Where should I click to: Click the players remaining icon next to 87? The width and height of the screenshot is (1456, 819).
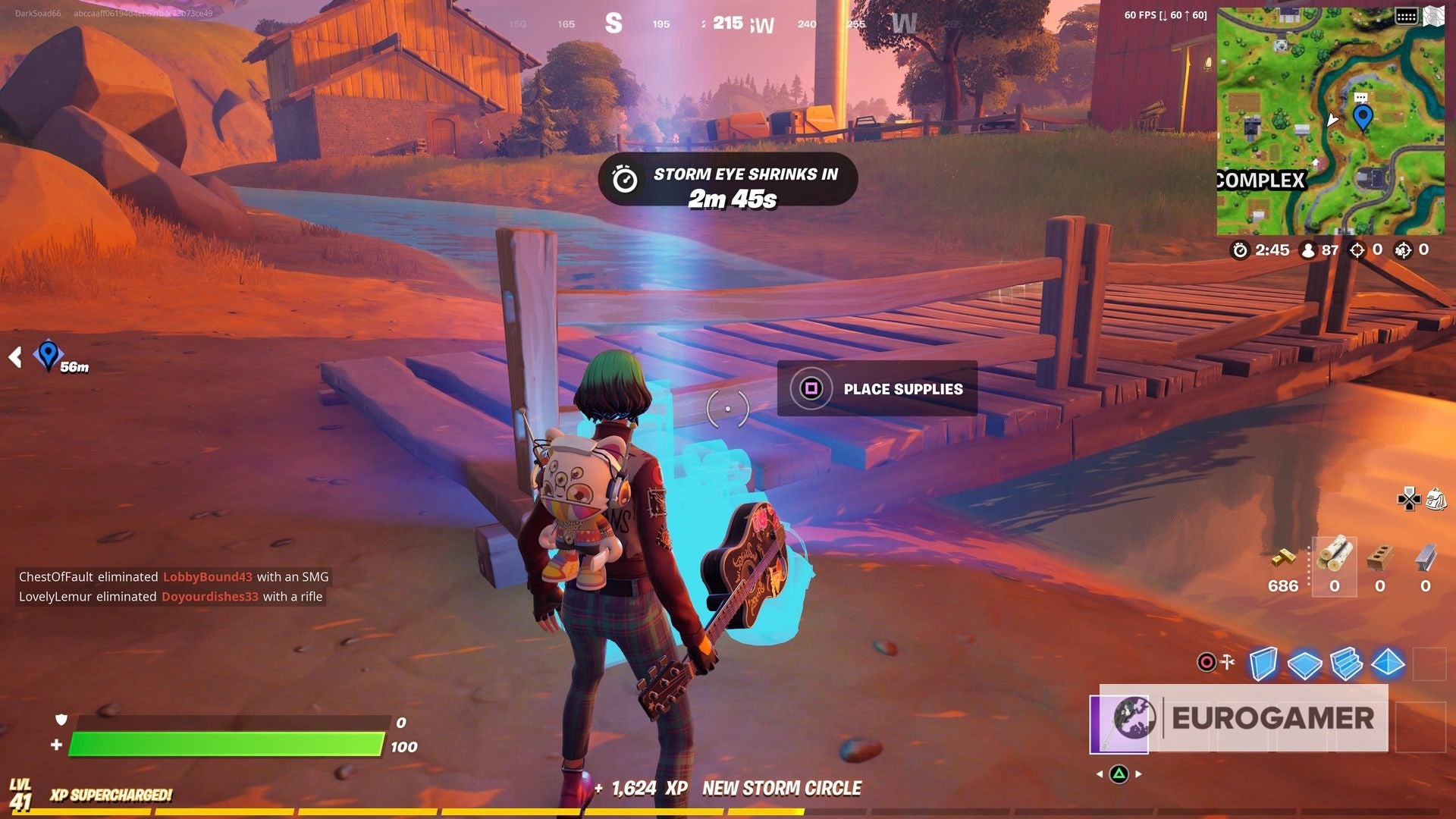(1309, 249)
